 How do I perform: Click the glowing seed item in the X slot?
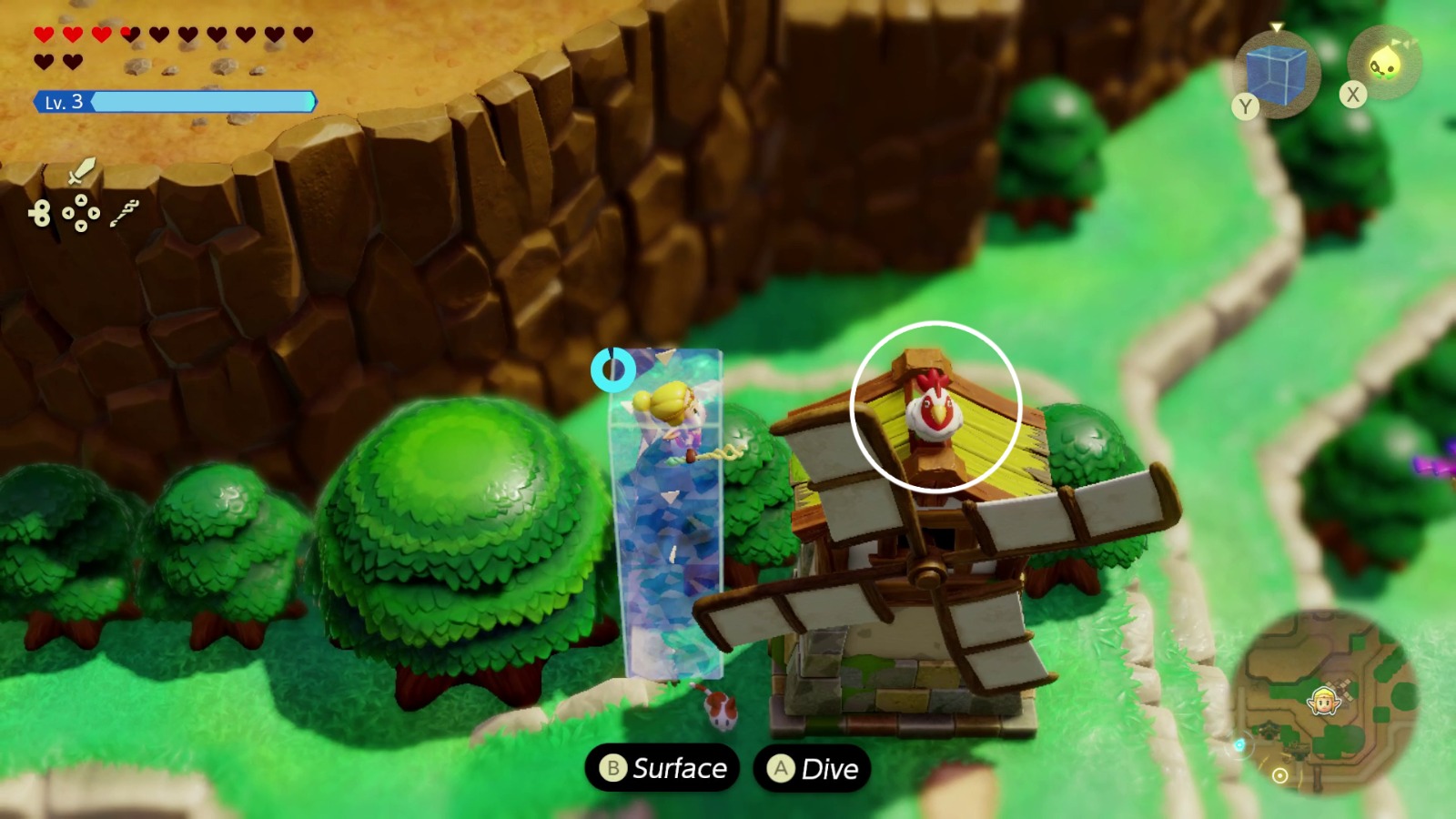click(x=1387, y=61)
